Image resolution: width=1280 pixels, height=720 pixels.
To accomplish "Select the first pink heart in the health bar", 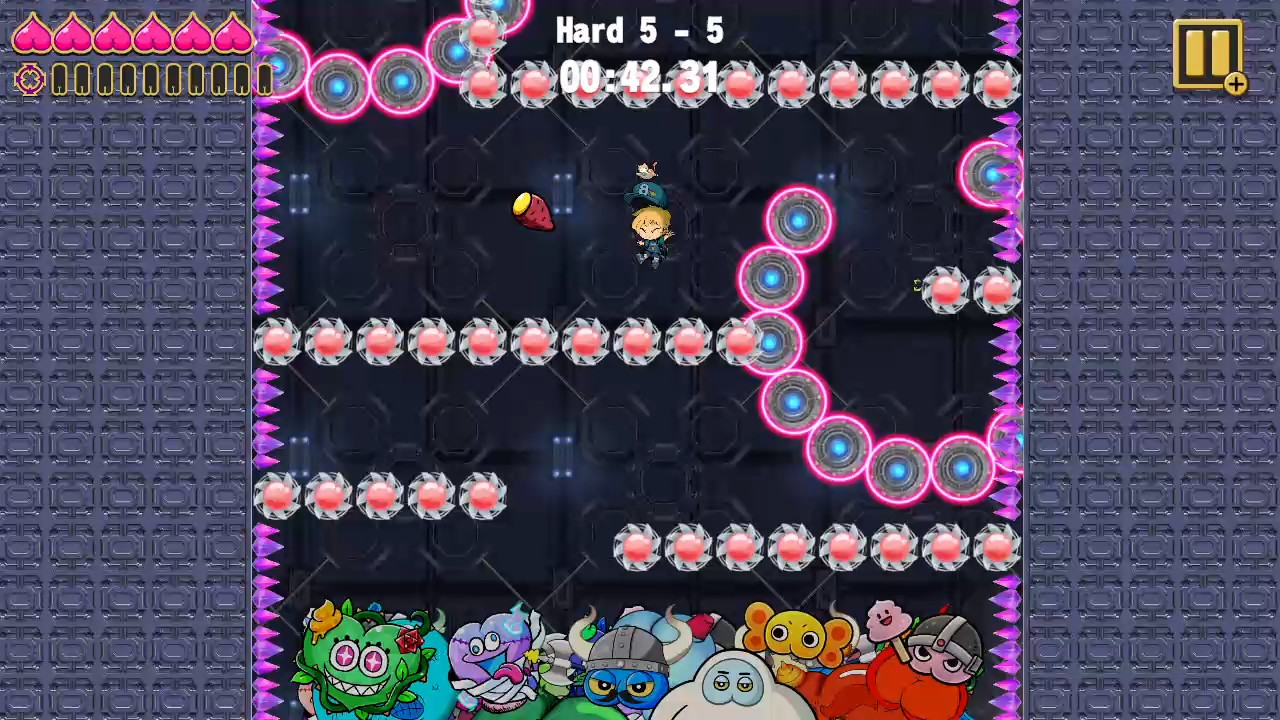I will click(x=33, y=33).
